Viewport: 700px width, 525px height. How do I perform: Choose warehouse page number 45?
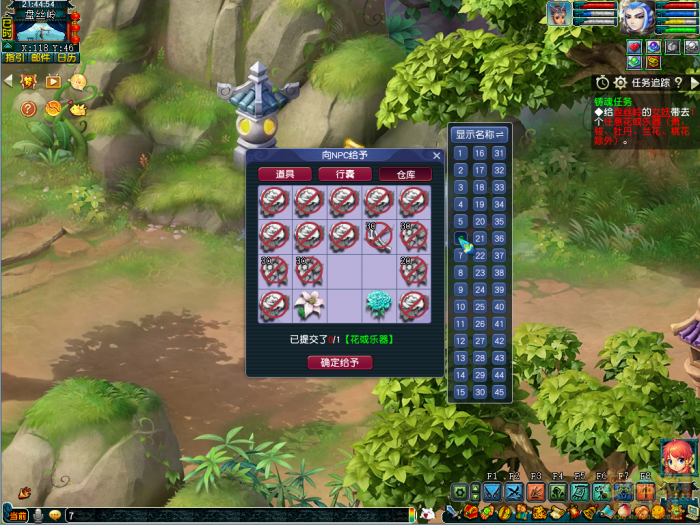click(x=498, y=392)
